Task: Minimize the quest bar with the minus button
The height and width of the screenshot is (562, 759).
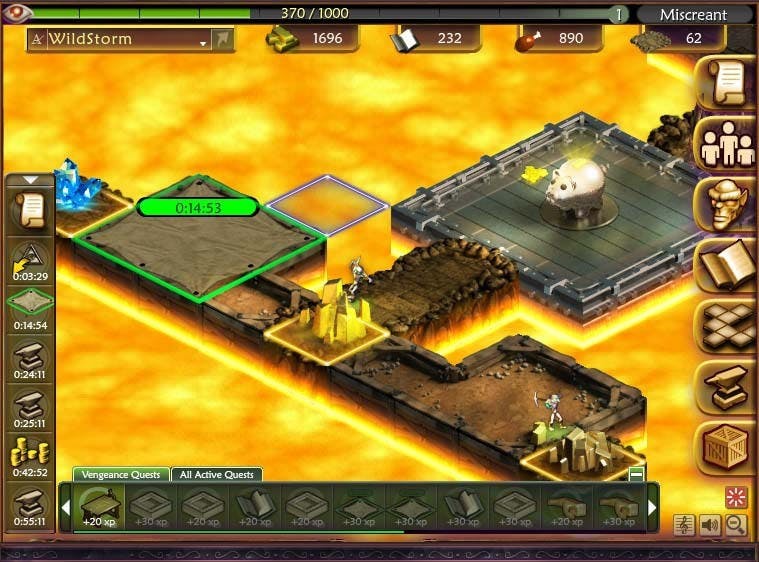Action: (x=636, y=474)
